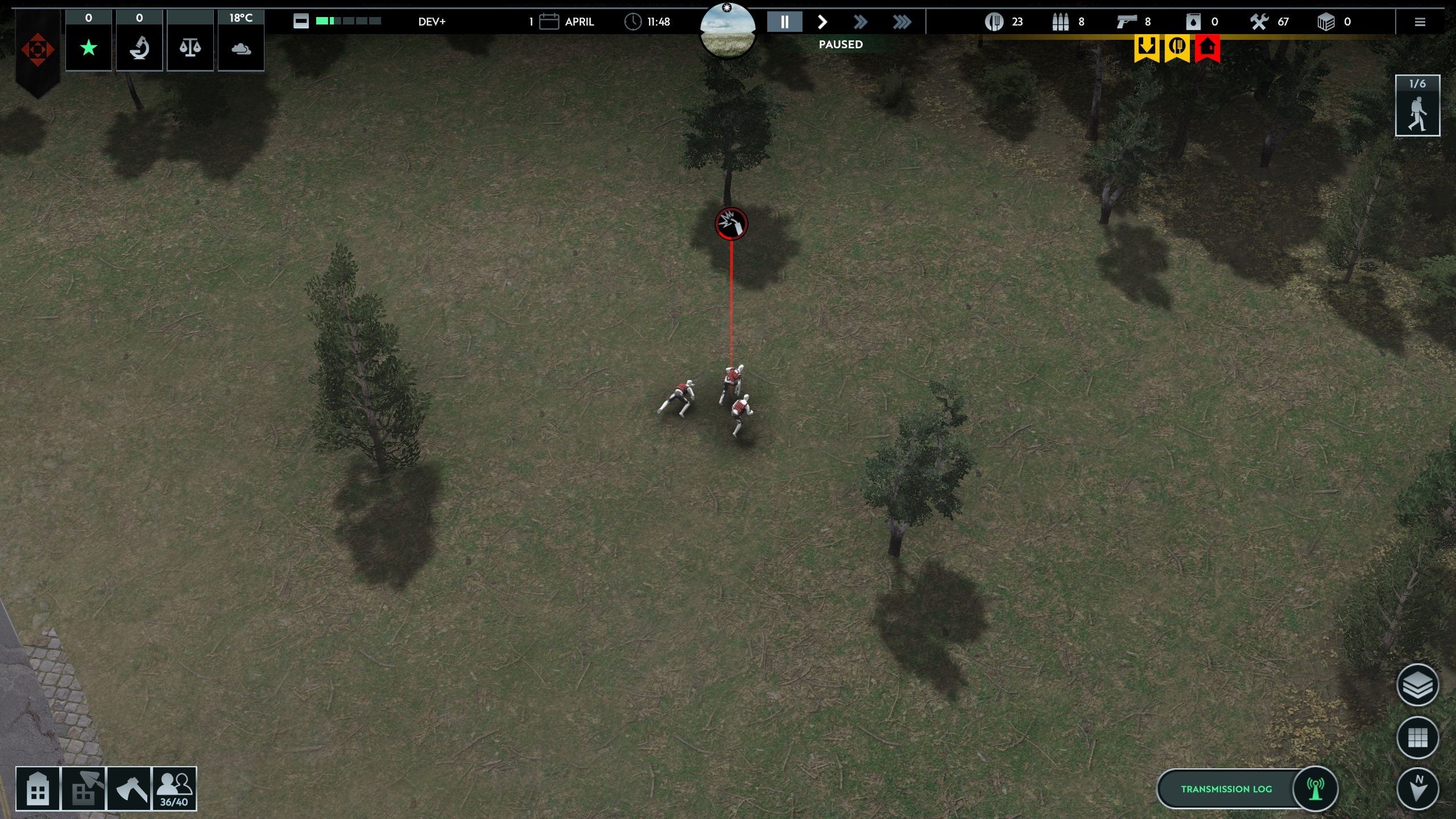This screenshot has width=1456, height=819.
Task: Click the yellow food shortage alert
Action: (x=1177, y=48)
